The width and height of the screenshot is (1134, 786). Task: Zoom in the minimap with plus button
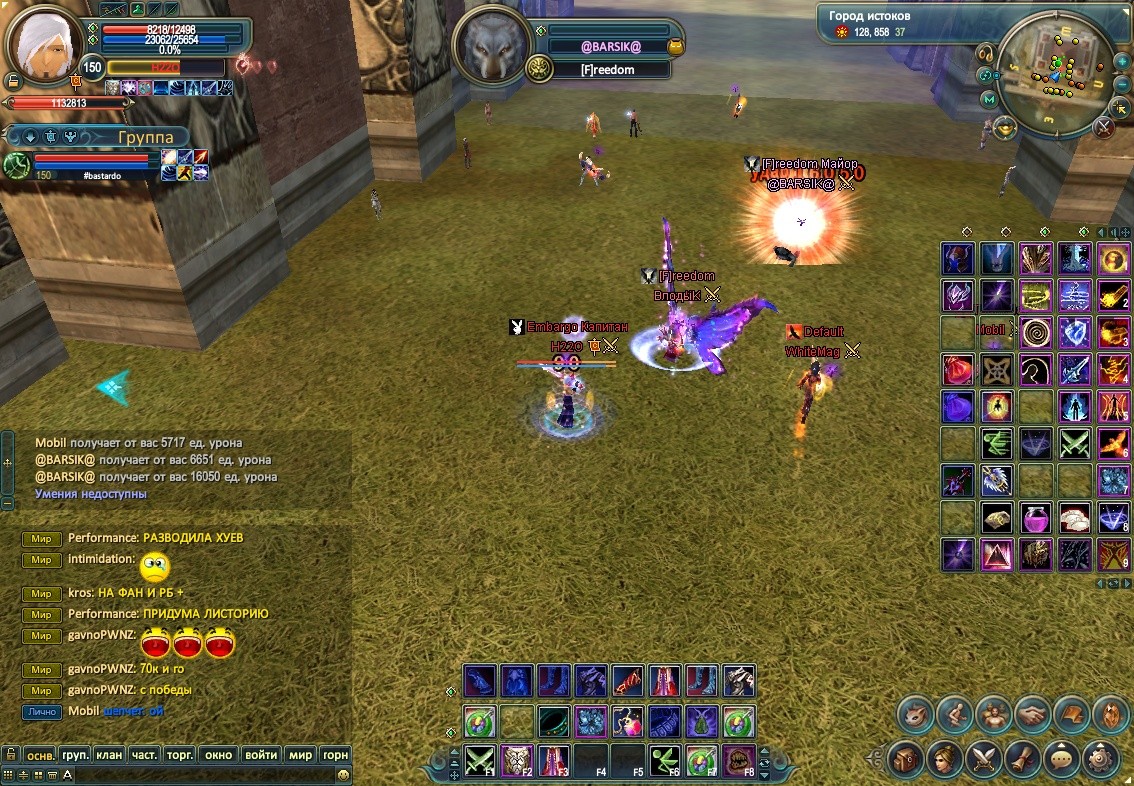click(1120, 60)
